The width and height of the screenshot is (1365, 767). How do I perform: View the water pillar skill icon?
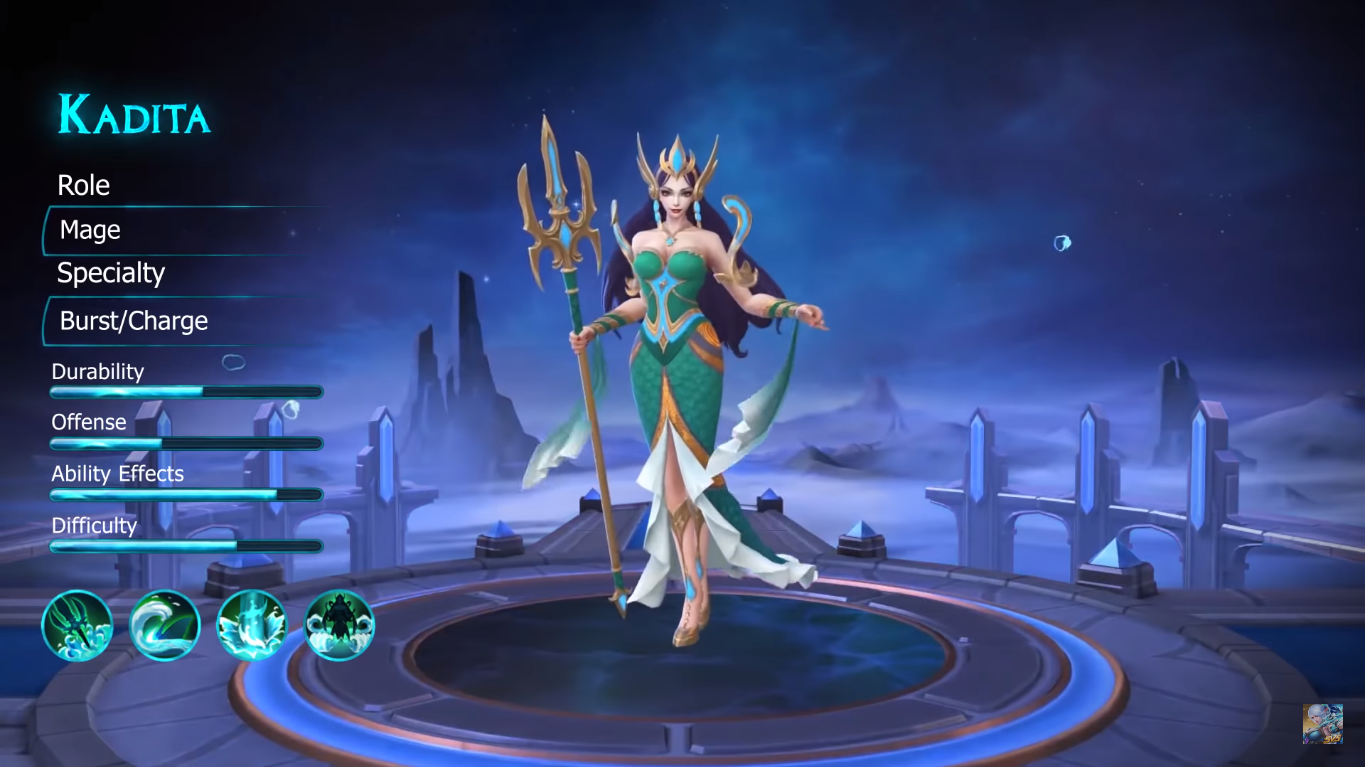pos(252,624)
